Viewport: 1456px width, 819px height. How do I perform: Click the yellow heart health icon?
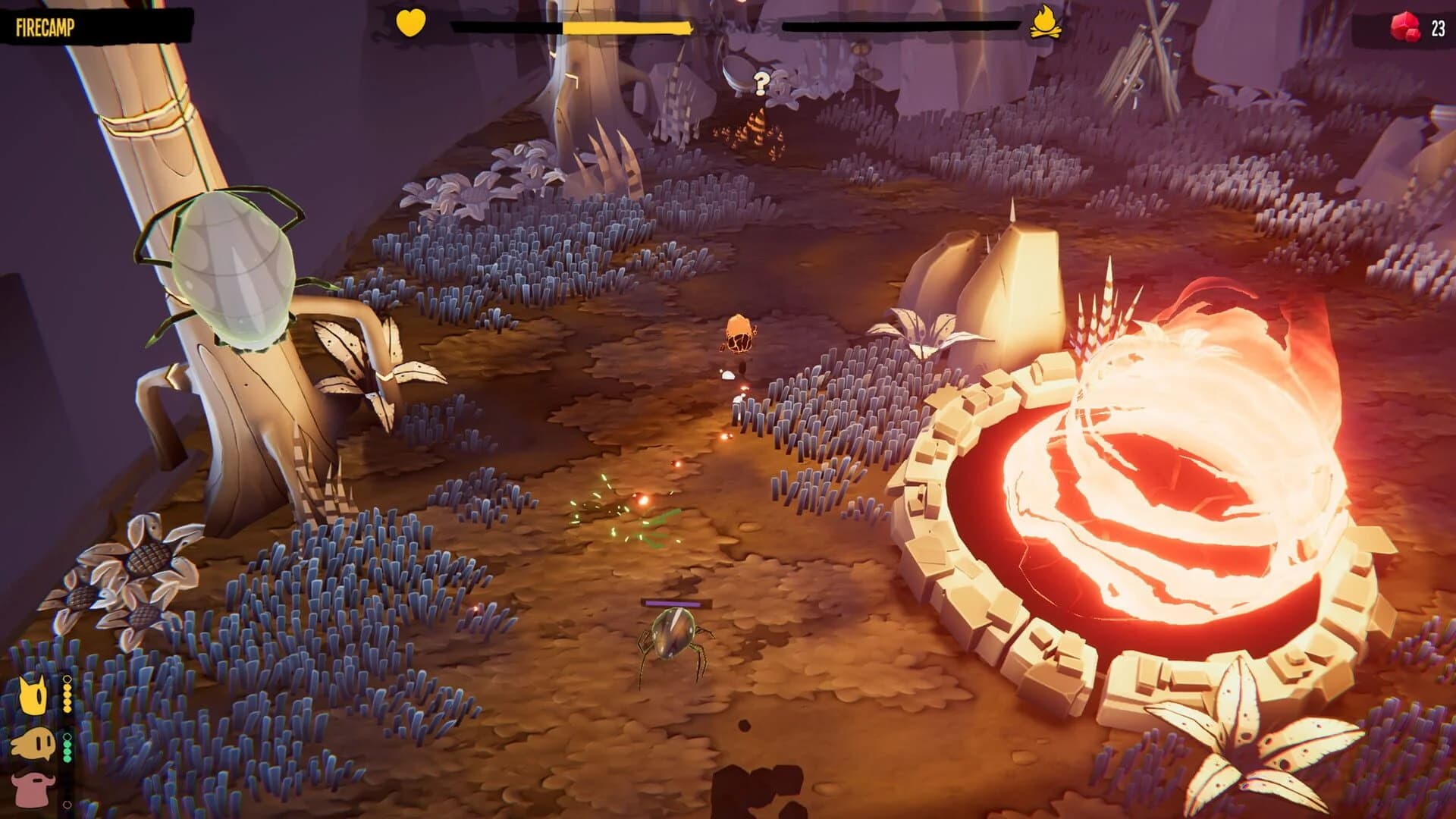(409, 24)
